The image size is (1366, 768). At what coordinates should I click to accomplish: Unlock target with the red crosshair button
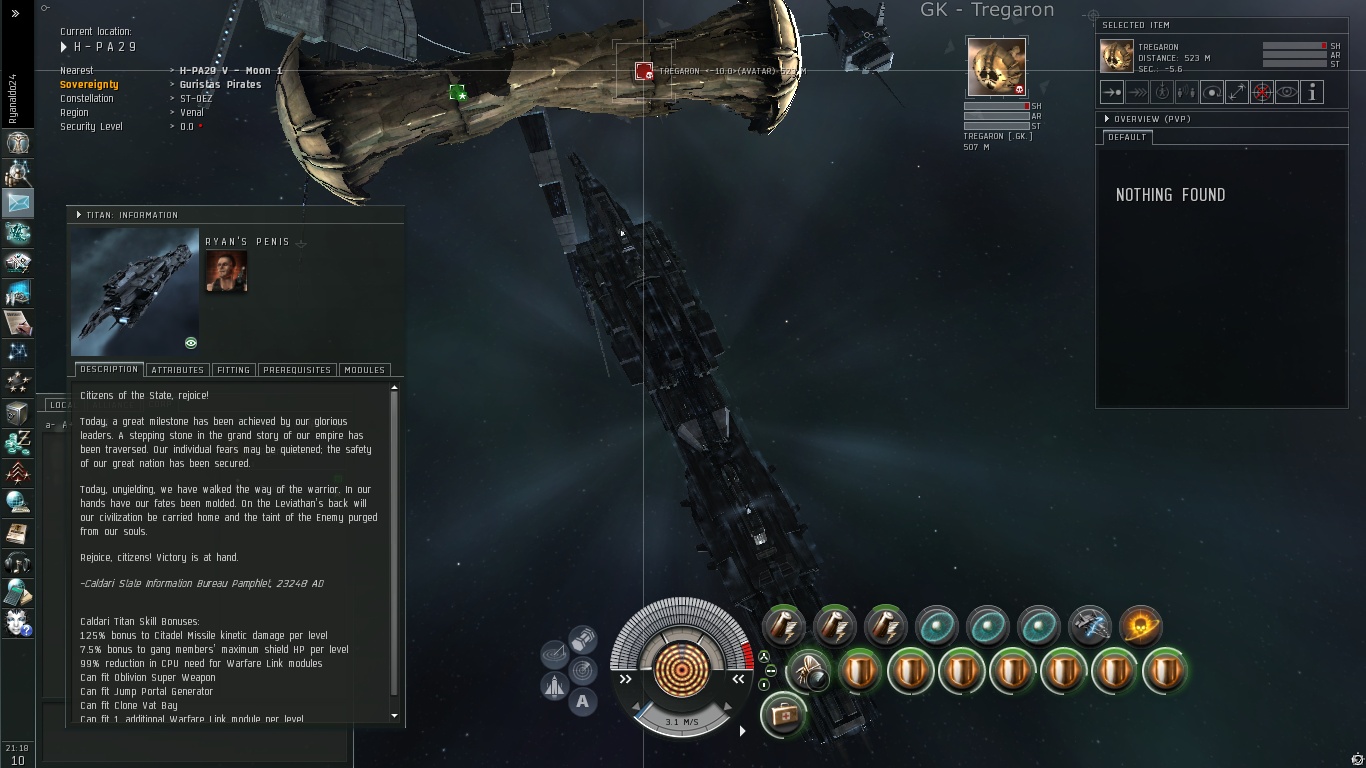pos(1262,92)
